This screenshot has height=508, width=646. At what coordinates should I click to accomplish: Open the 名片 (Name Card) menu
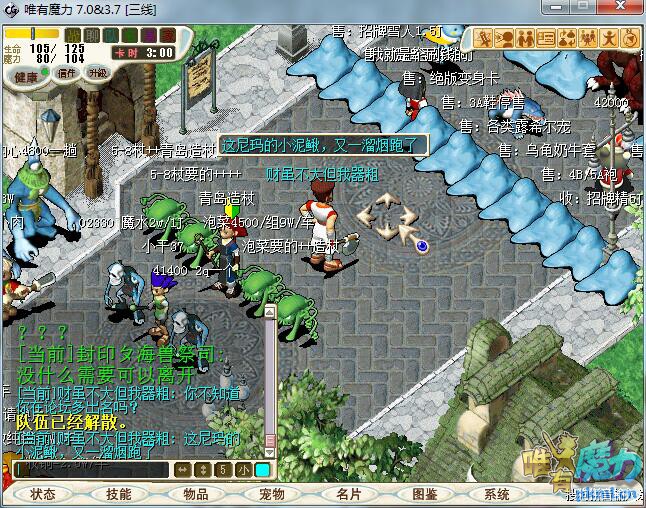tap(348, 494)
